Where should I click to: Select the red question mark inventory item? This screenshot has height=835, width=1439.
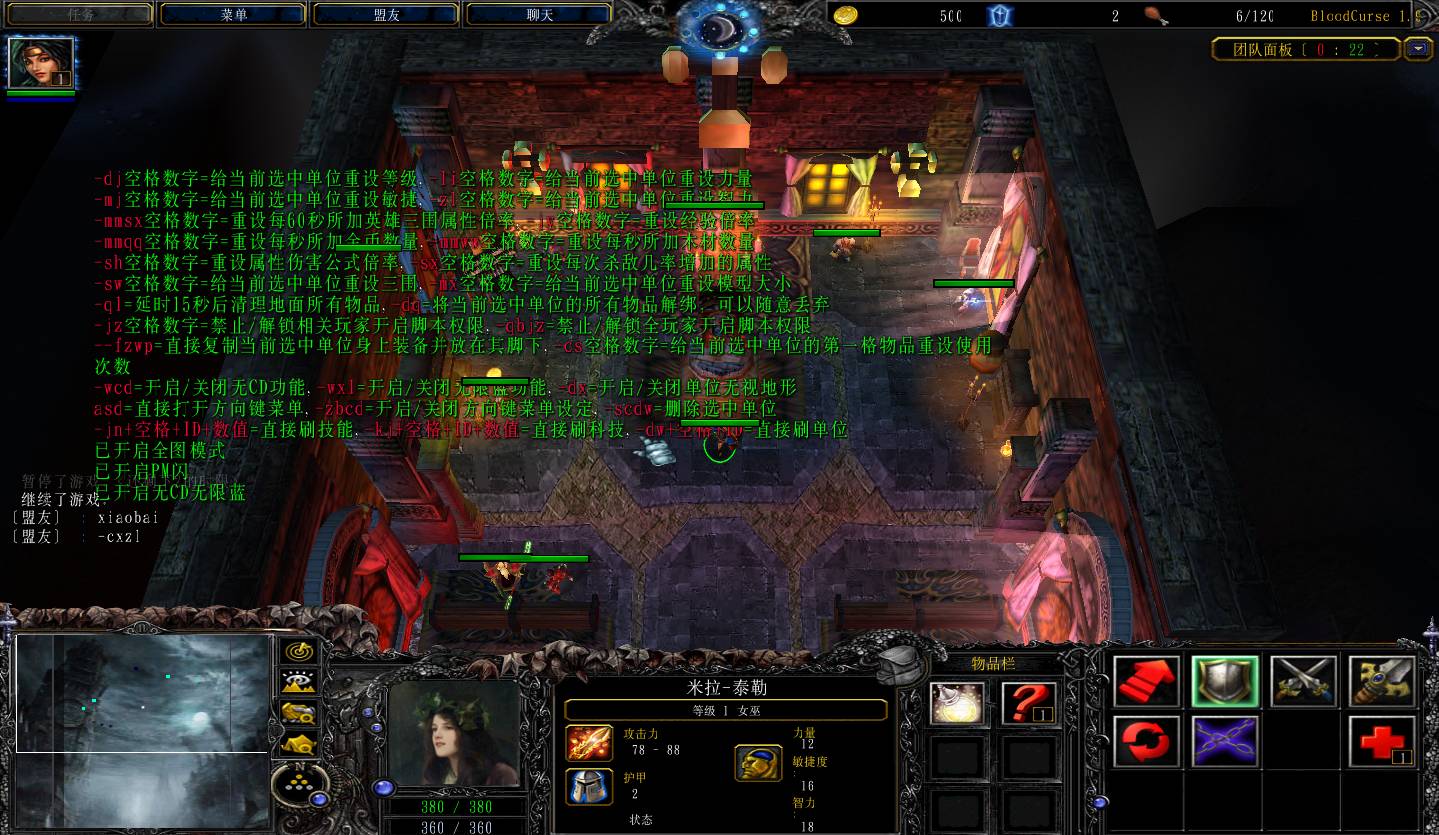(x=1029, y=702)
